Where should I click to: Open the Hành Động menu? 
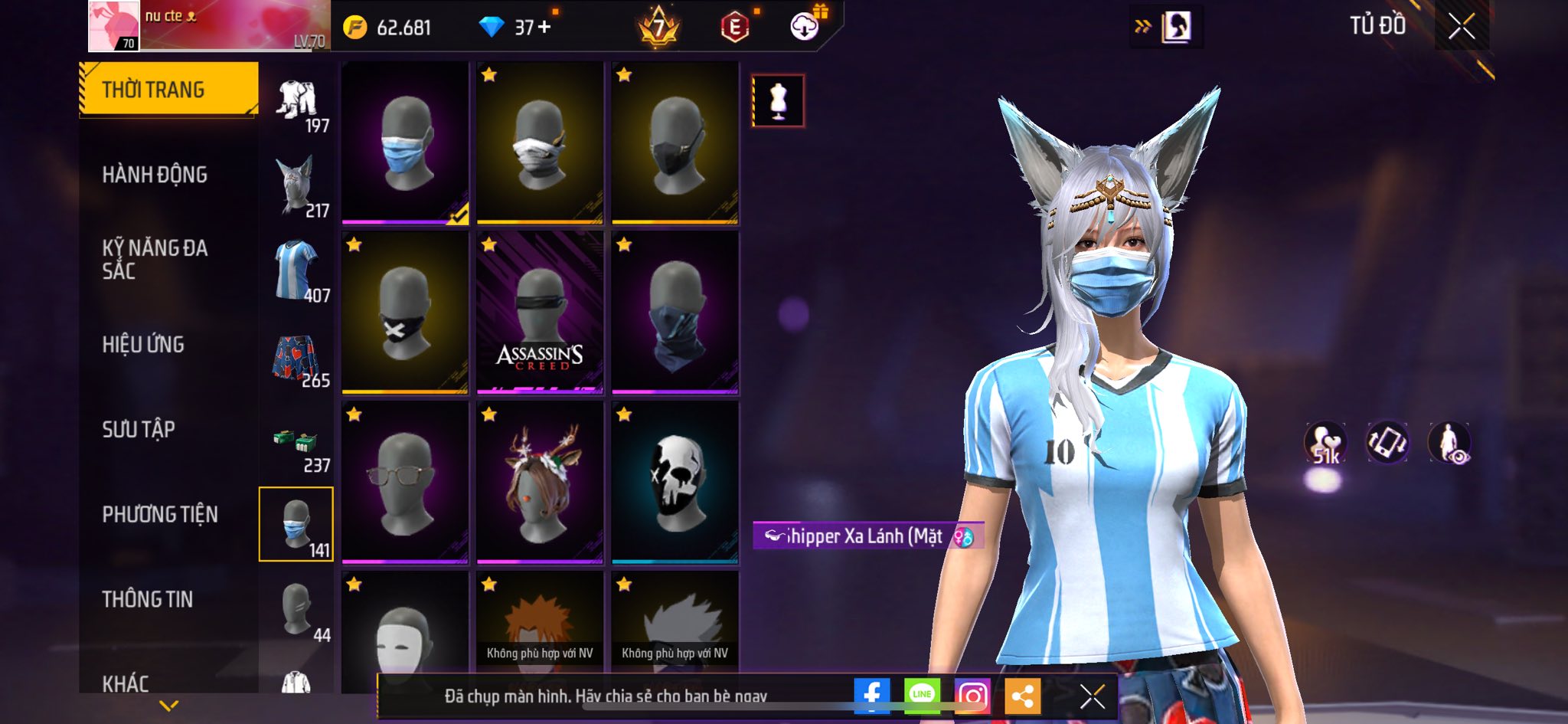pos(155,175)
